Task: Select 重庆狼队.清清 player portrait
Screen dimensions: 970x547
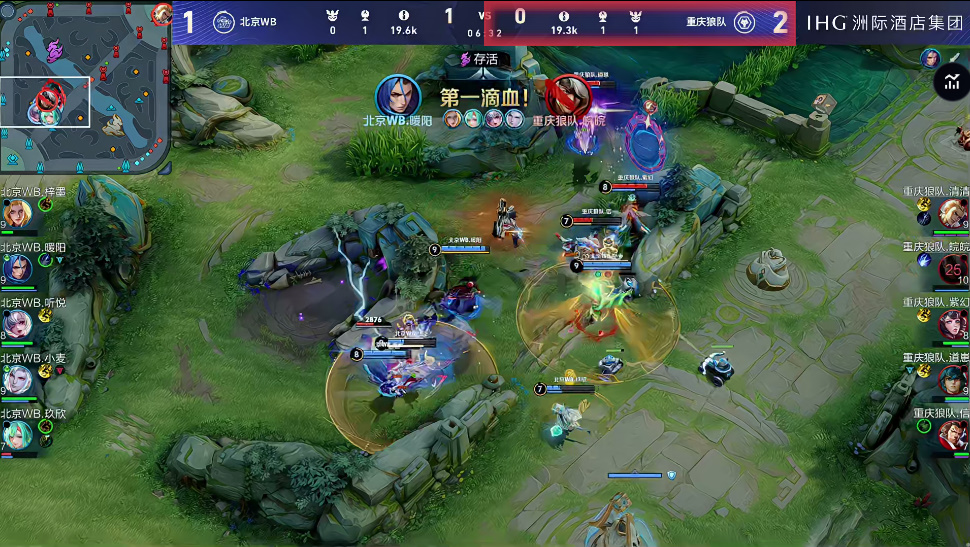Action: [x=952, y=213]
